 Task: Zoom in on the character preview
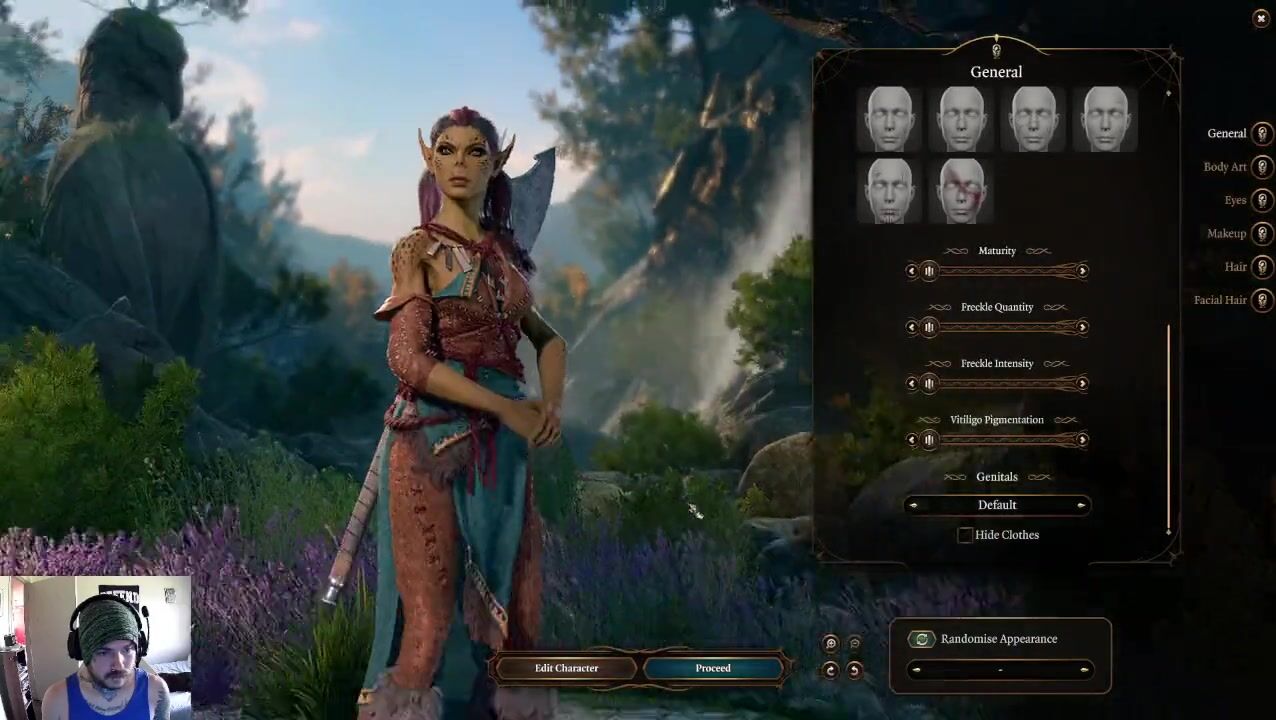click(831, 644)
